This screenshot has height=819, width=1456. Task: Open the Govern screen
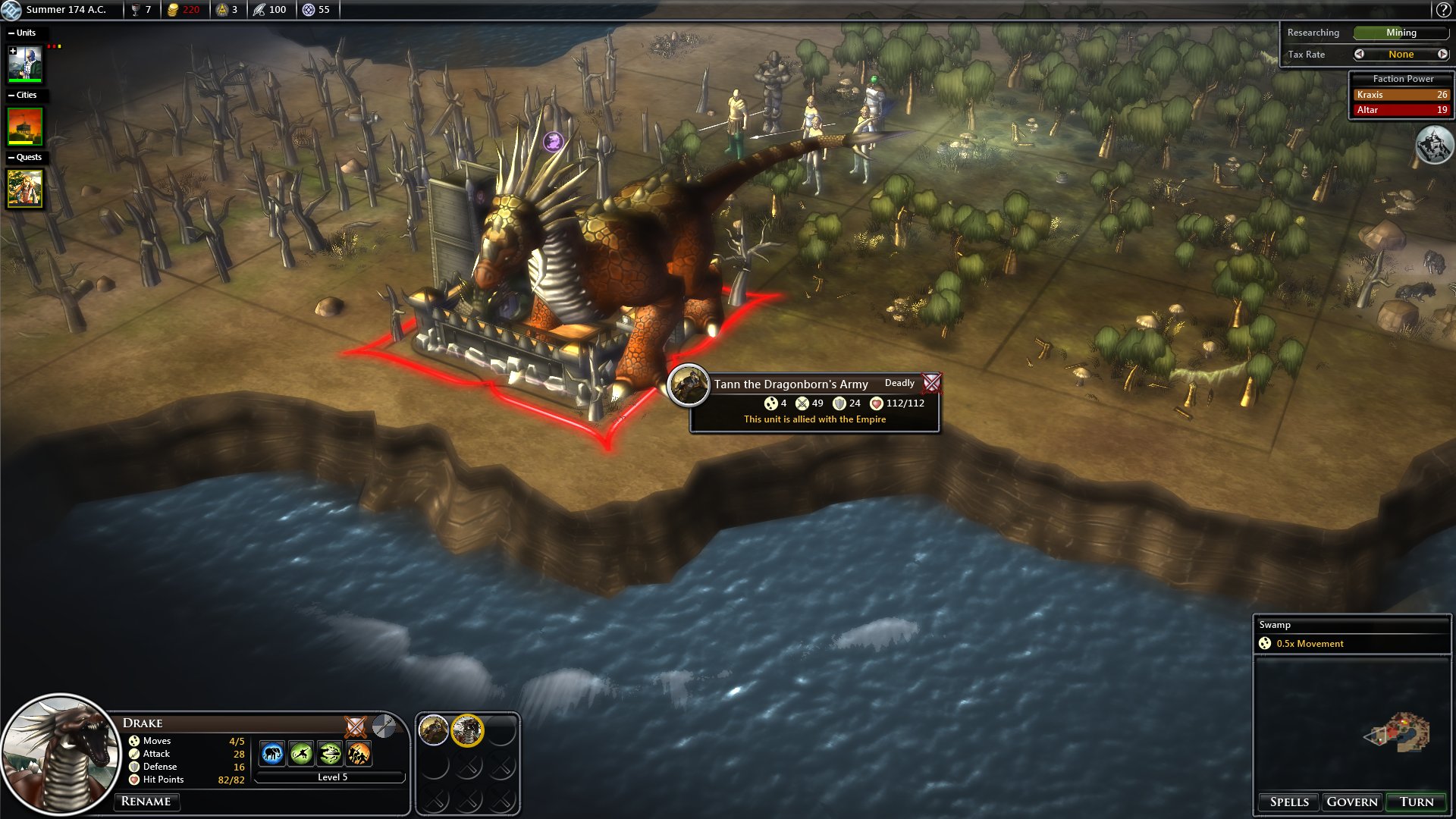[1352, 802]
